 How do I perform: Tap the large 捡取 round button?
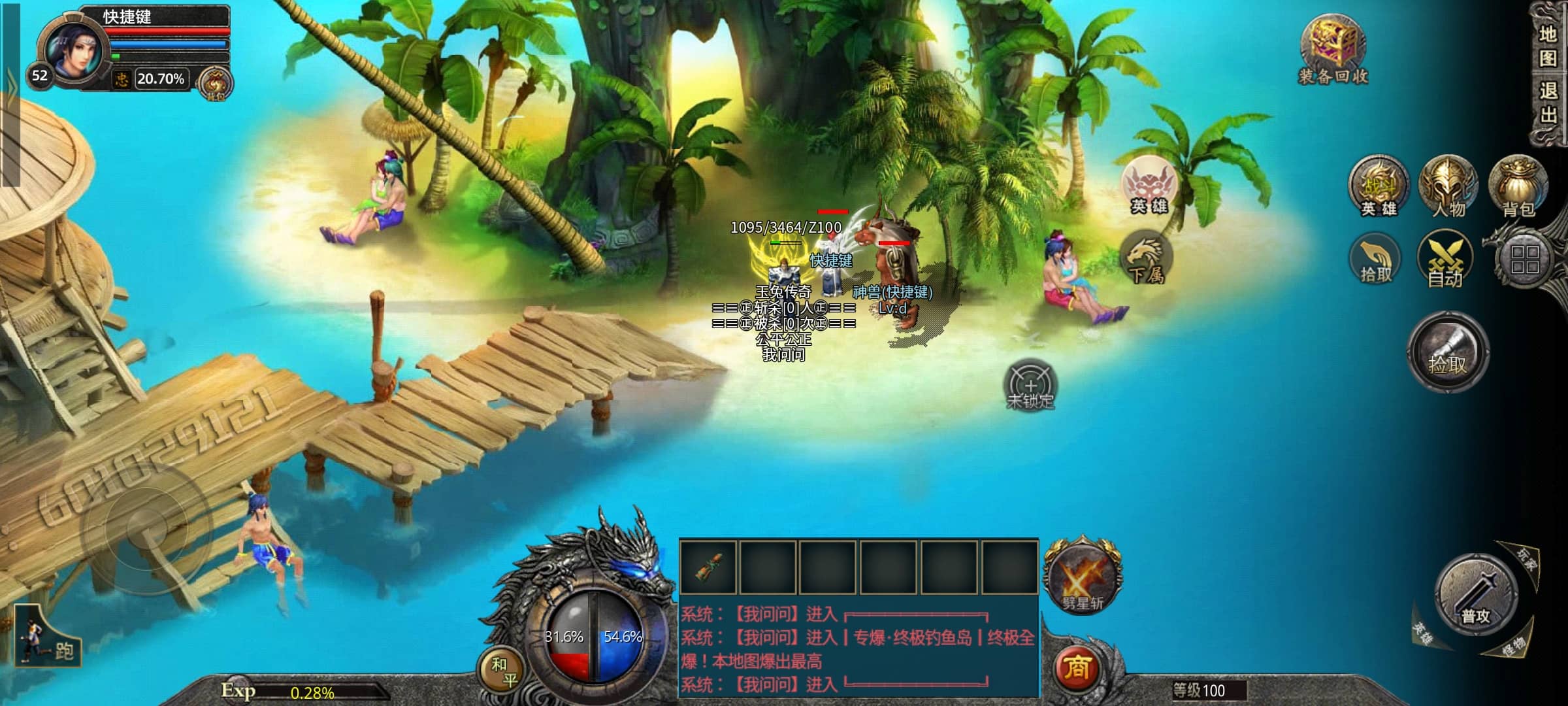(x=1448, y=352)
